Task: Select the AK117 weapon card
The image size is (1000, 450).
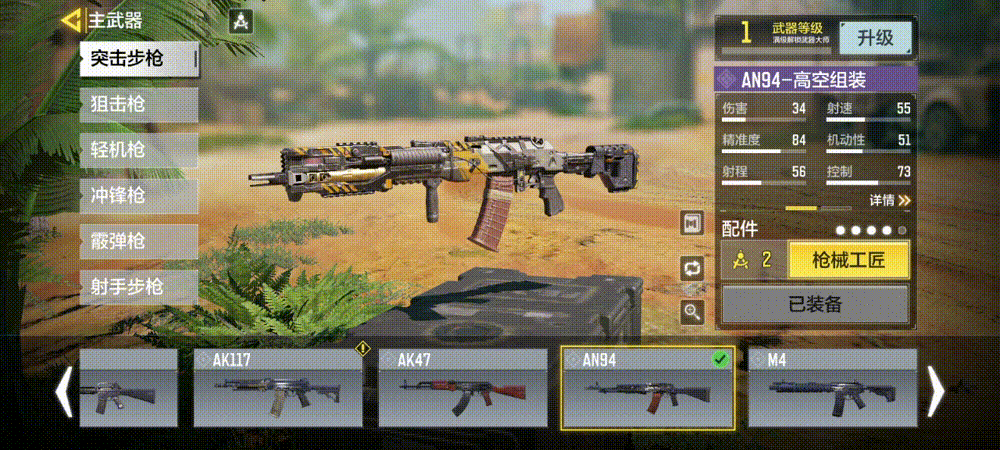Action: [x=278, y=387]
